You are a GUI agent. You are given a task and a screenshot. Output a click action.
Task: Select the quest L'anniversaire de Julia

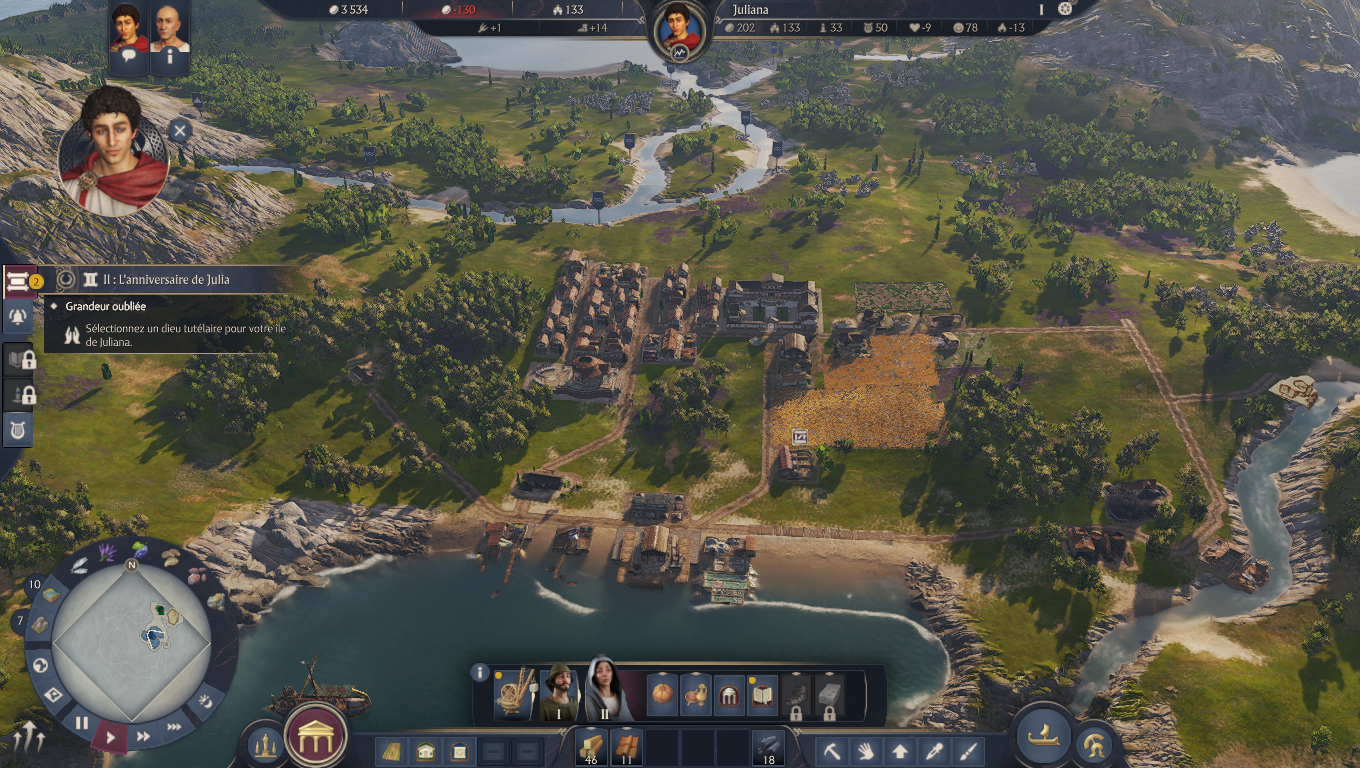tap(166, 280)
